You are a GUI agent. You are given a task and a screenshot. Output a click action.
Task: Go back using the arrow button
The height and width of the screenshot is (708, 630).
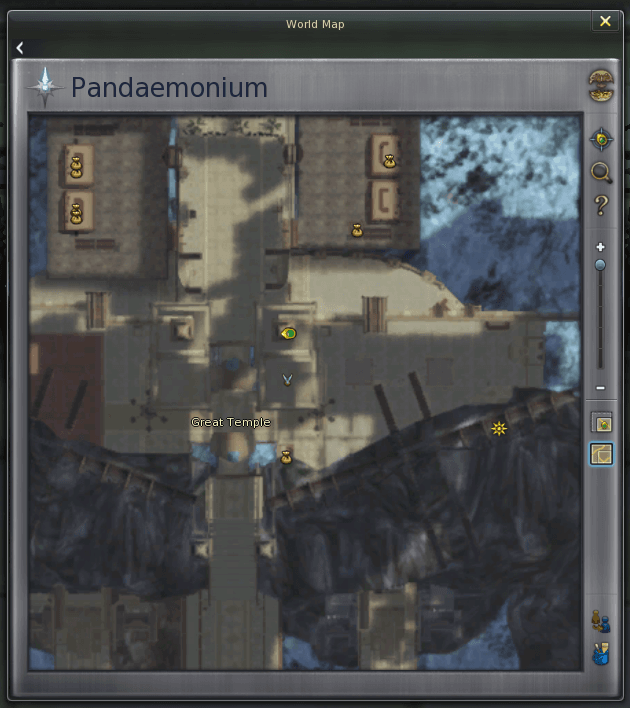coord(20,48)
